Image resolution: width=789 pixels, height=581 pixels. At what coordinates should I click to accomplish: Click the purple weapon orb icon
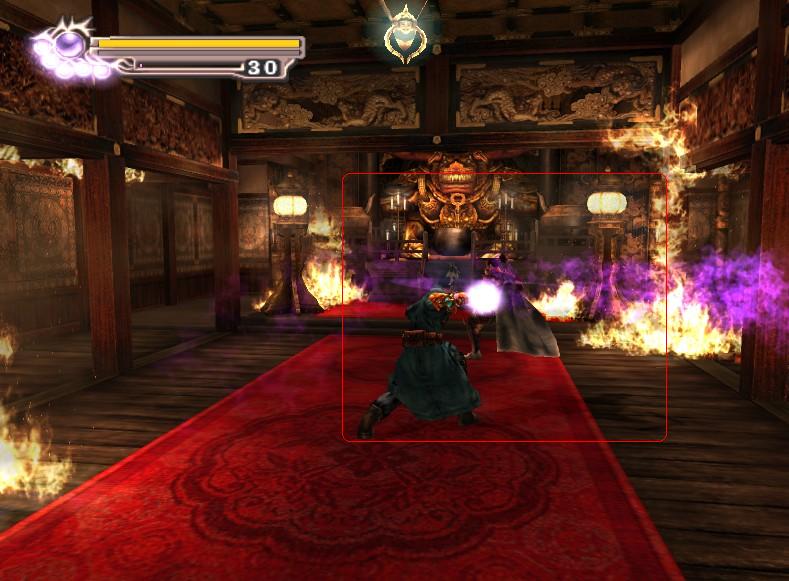coord(68,45)
